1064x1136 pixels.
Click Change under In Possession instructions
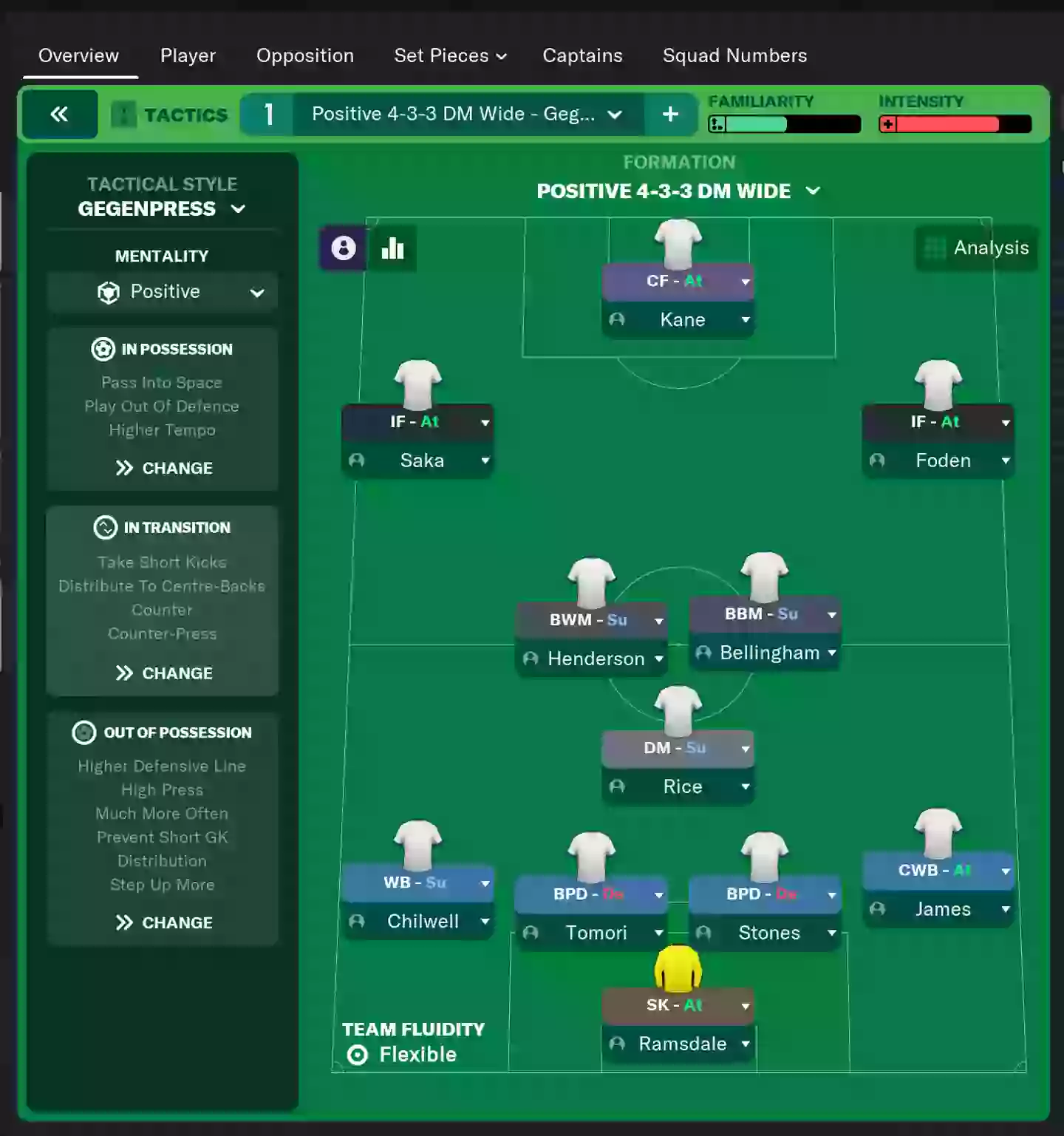click(163, 468)
